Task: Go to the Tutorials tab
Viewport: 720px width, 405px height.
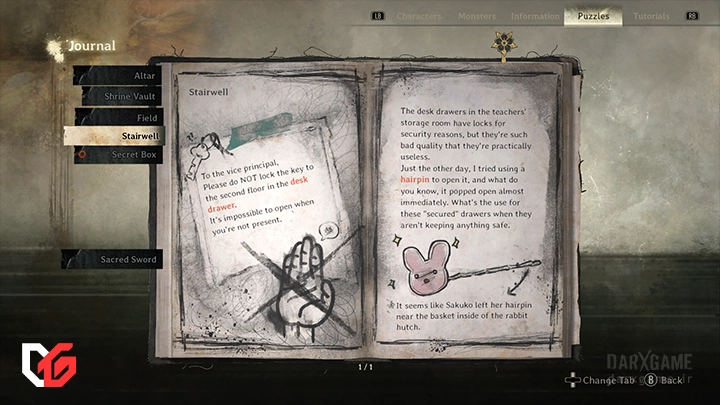Action: (x=651, y=16)
